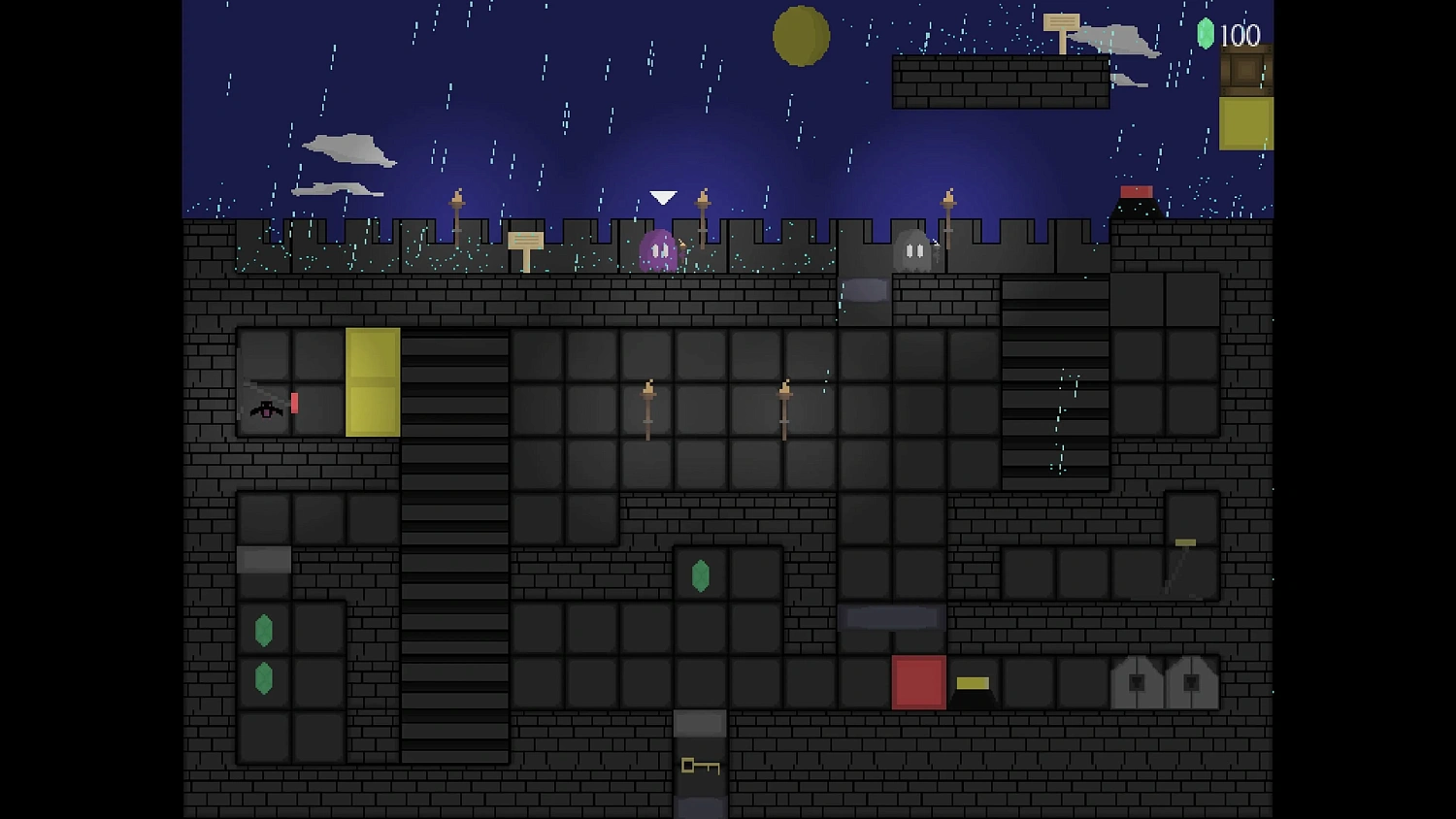Pick up the golden key
This screenshot has height=819, width=1456.
702,769
